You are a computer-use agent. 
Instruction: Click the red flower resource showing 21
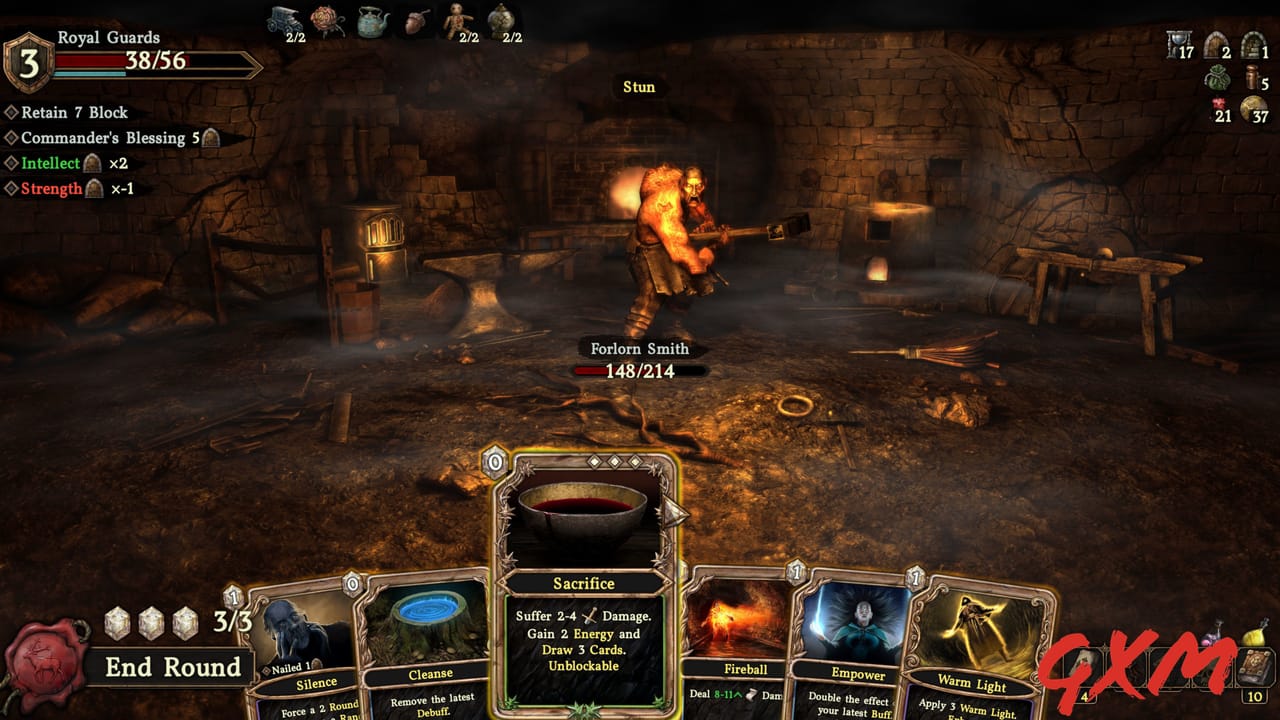coord(1218,102)
